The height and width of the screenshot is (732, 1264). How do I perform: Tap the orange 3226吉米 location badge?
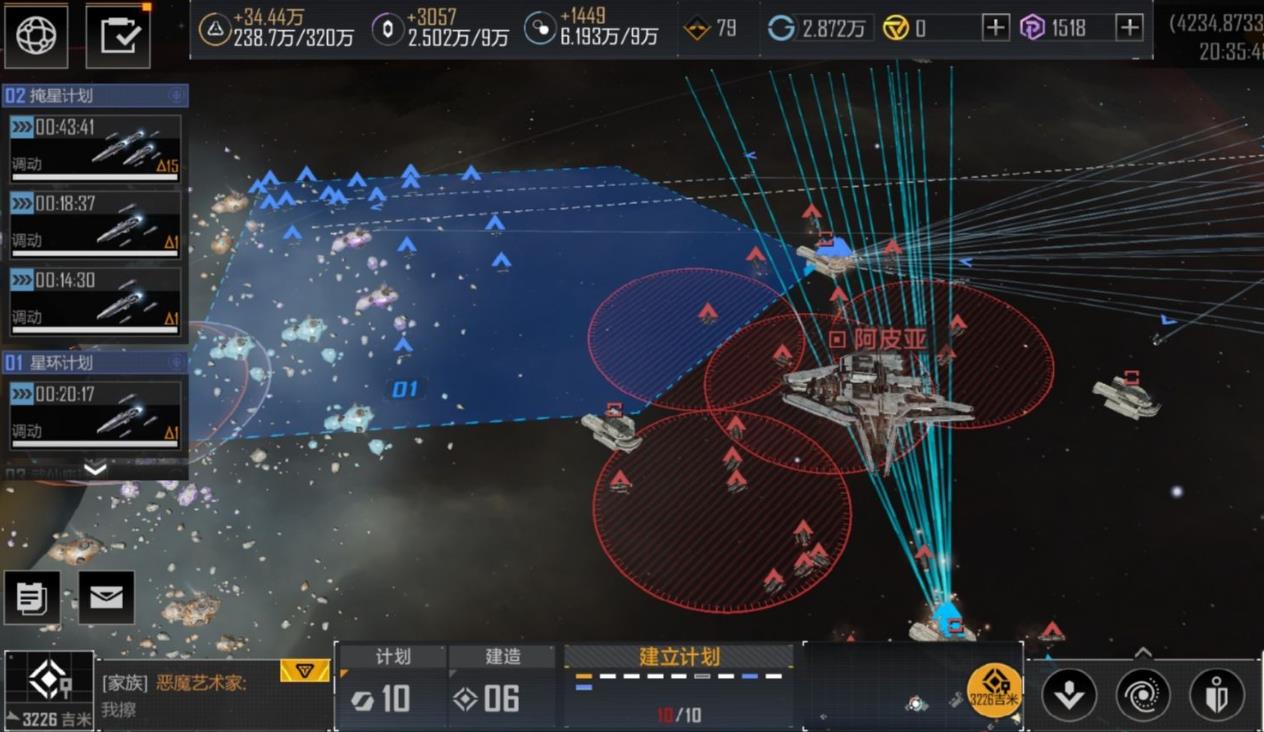(x=994, y=689)
